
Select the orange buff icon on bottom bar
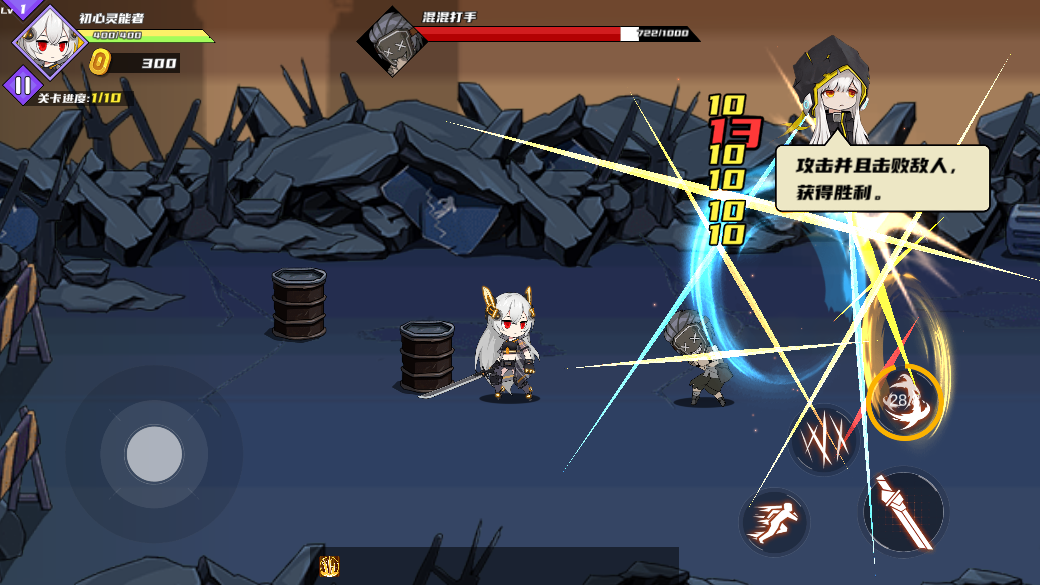(329, 566)
